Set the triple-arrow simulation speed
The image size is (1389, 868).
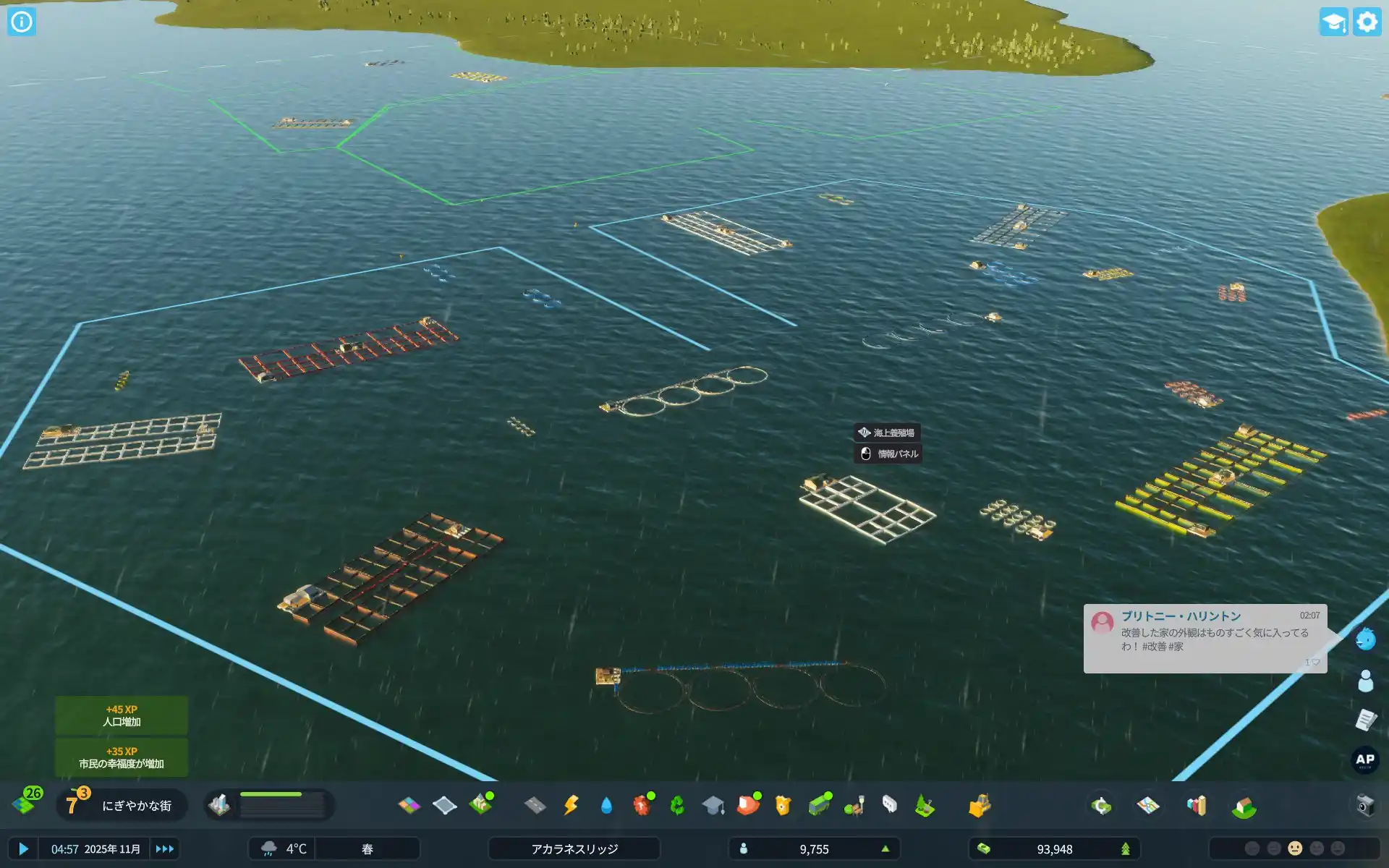164,848
